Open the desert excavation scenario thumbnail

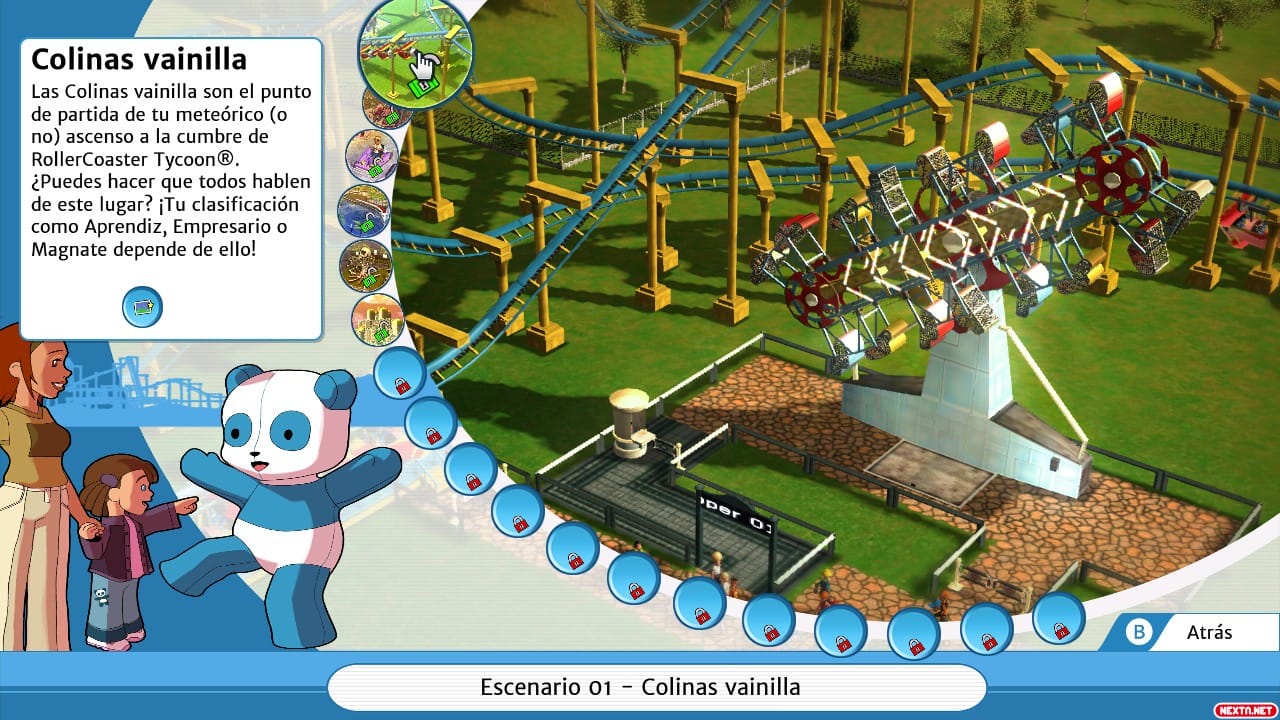(x=365, y=265)
